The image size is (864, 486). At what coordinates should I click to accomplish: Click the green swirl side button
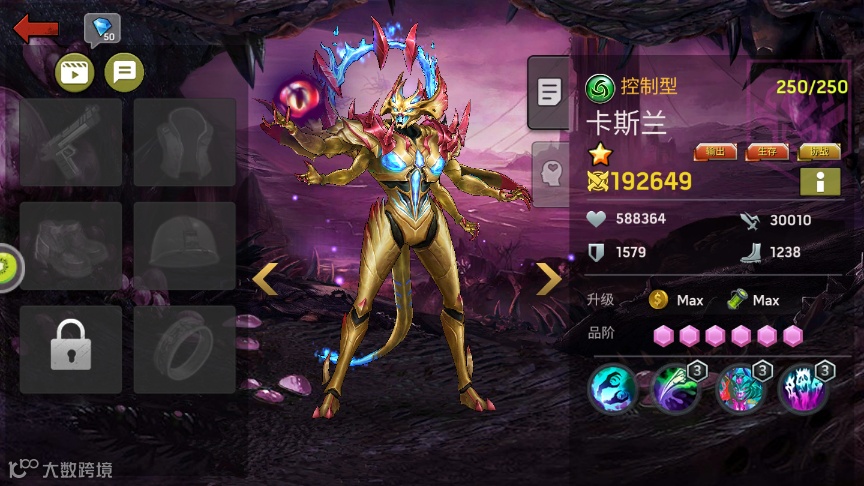pyautogui.click(x=8, y=267)
